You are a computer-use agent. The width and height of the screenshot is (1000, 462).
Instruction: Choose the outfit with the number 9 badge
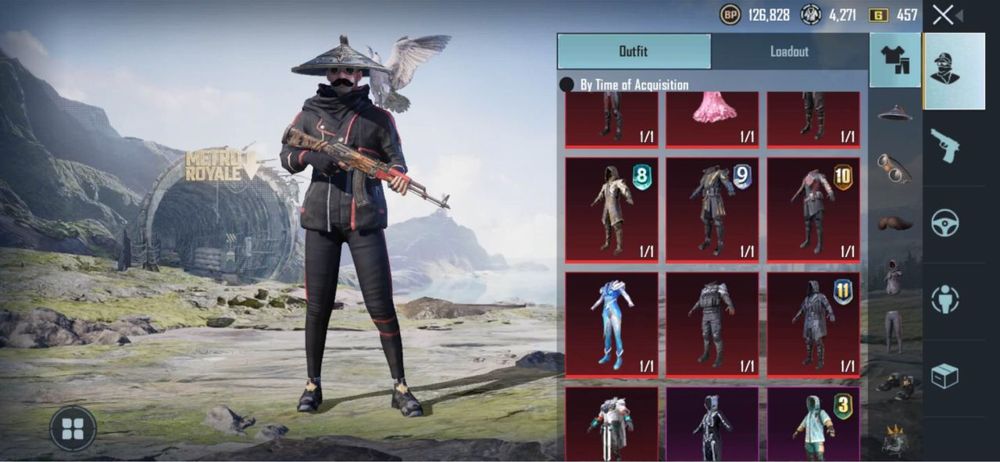(712, 209)
